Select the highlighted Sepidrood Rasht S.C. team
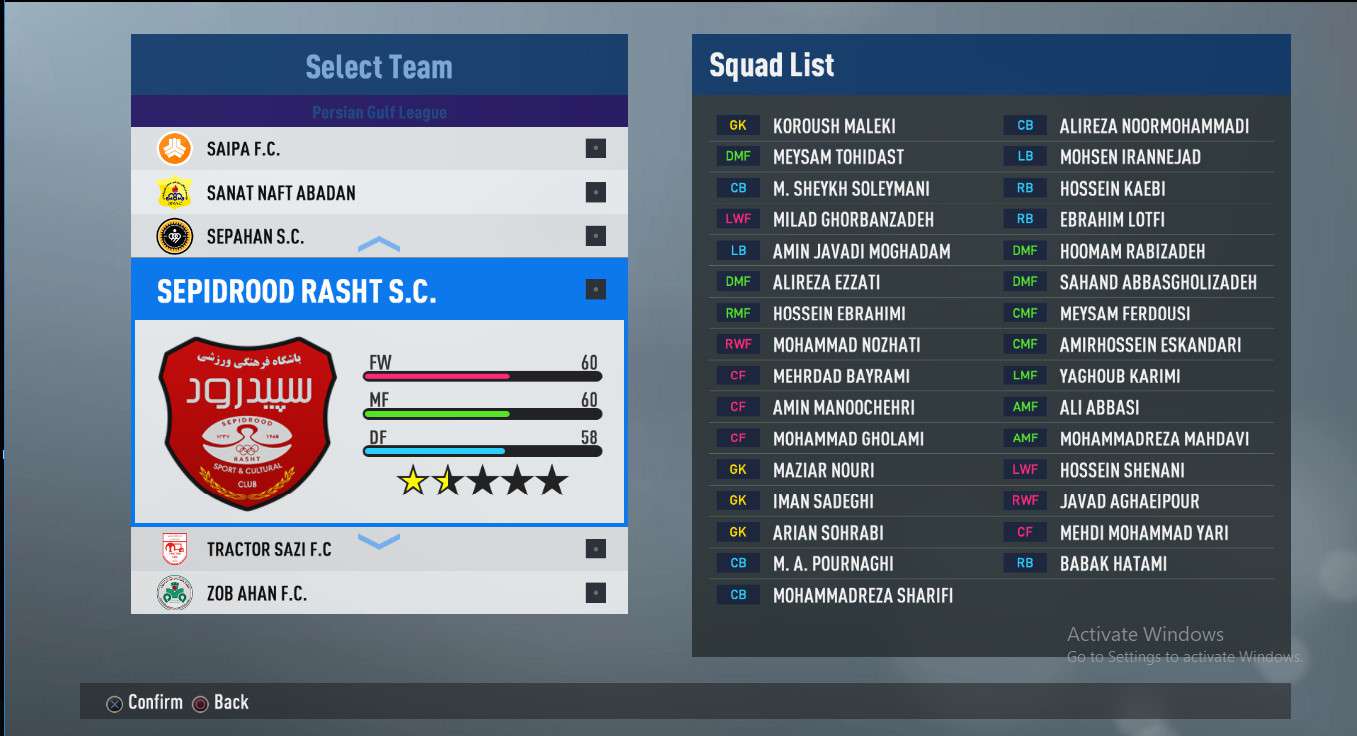The width and height of the screenshot is (1357, 736). [378, 291]
